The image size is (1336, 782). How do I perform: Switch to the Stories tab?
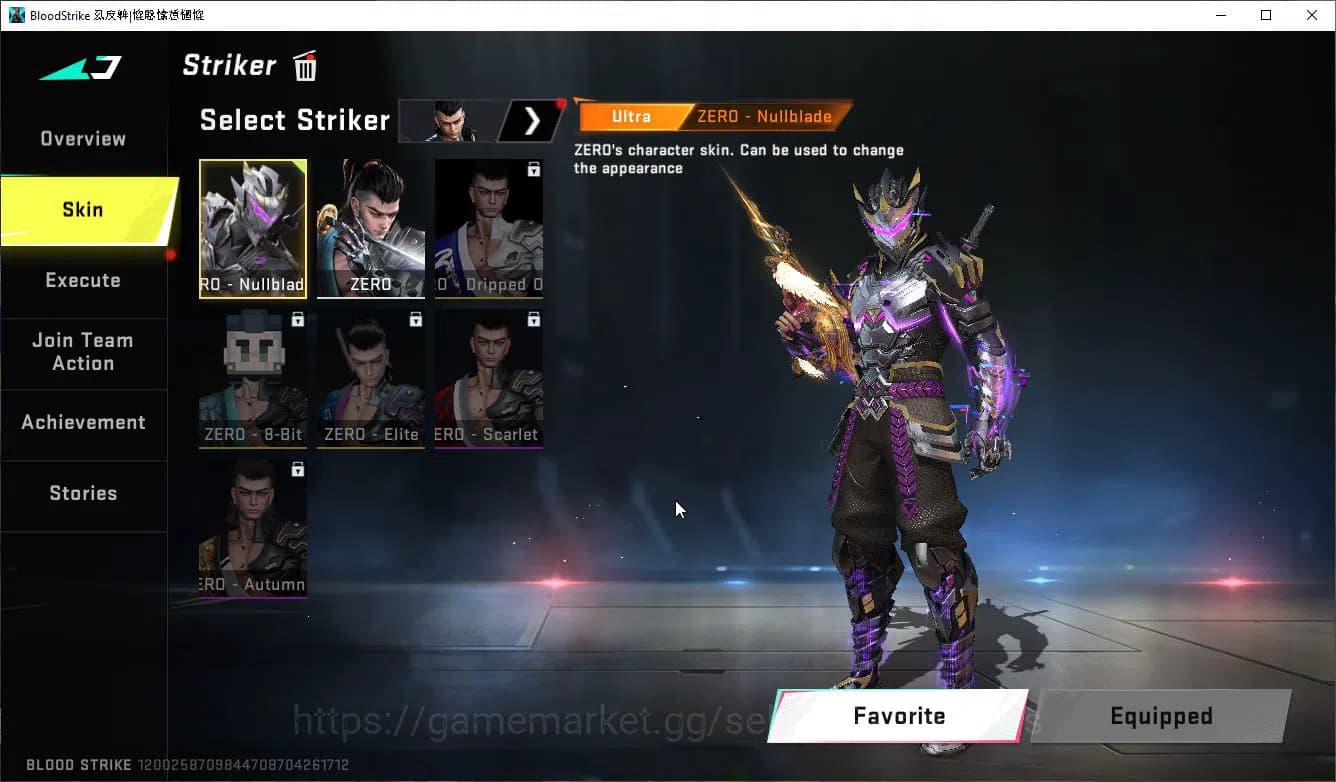[x=83, y=492]
